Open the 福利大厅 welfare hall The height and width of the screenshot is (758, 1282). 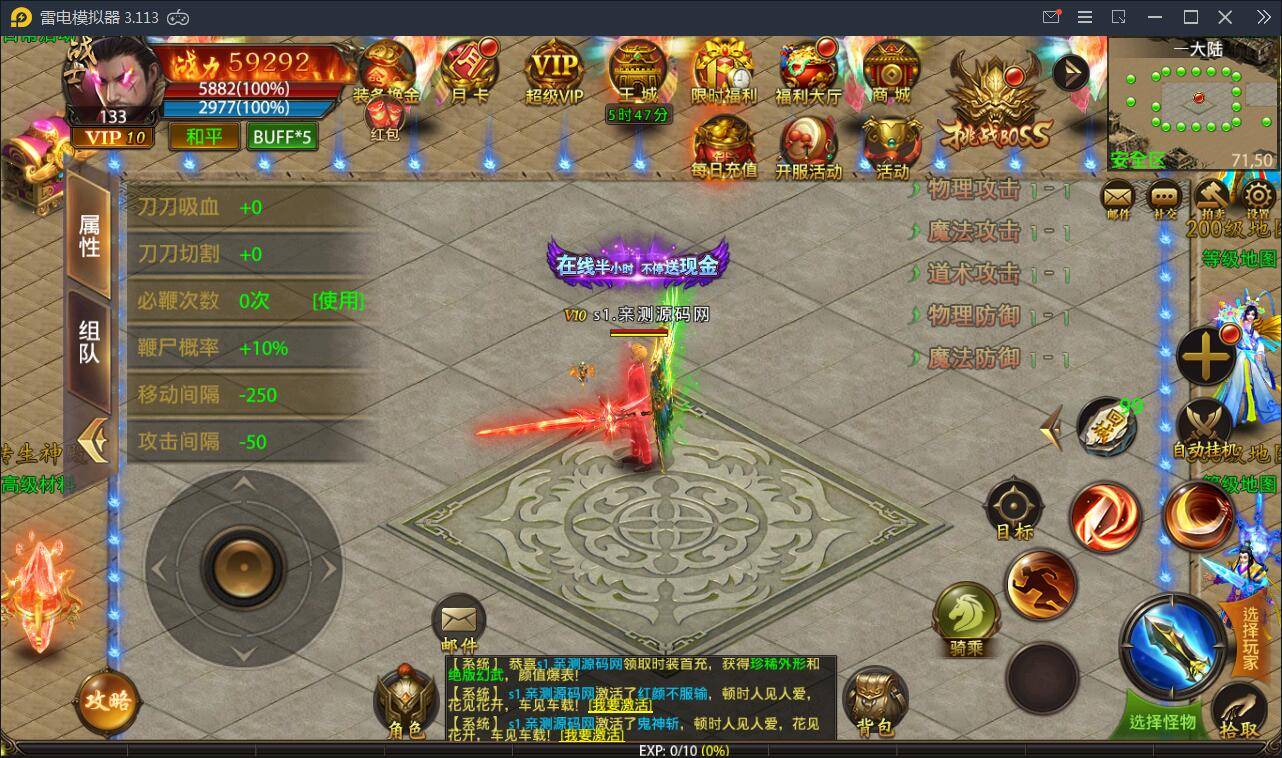point(808,72)
